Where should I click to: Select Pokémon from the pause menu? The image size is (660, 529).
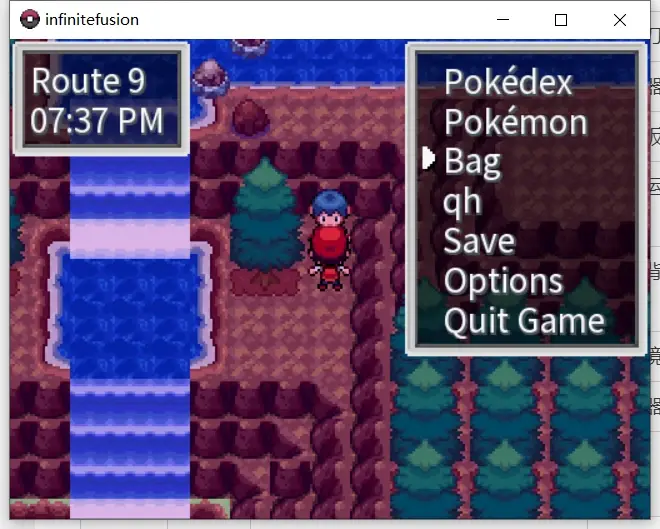(x=515, y=122)
